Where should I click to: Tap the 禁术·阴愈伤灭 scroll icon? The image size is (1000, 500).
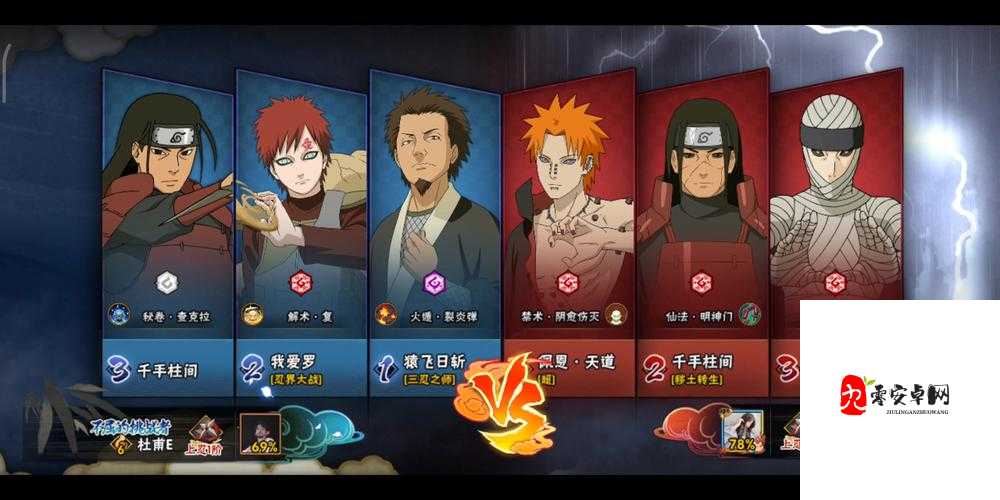pyautogui.click(x=616, y=314)
